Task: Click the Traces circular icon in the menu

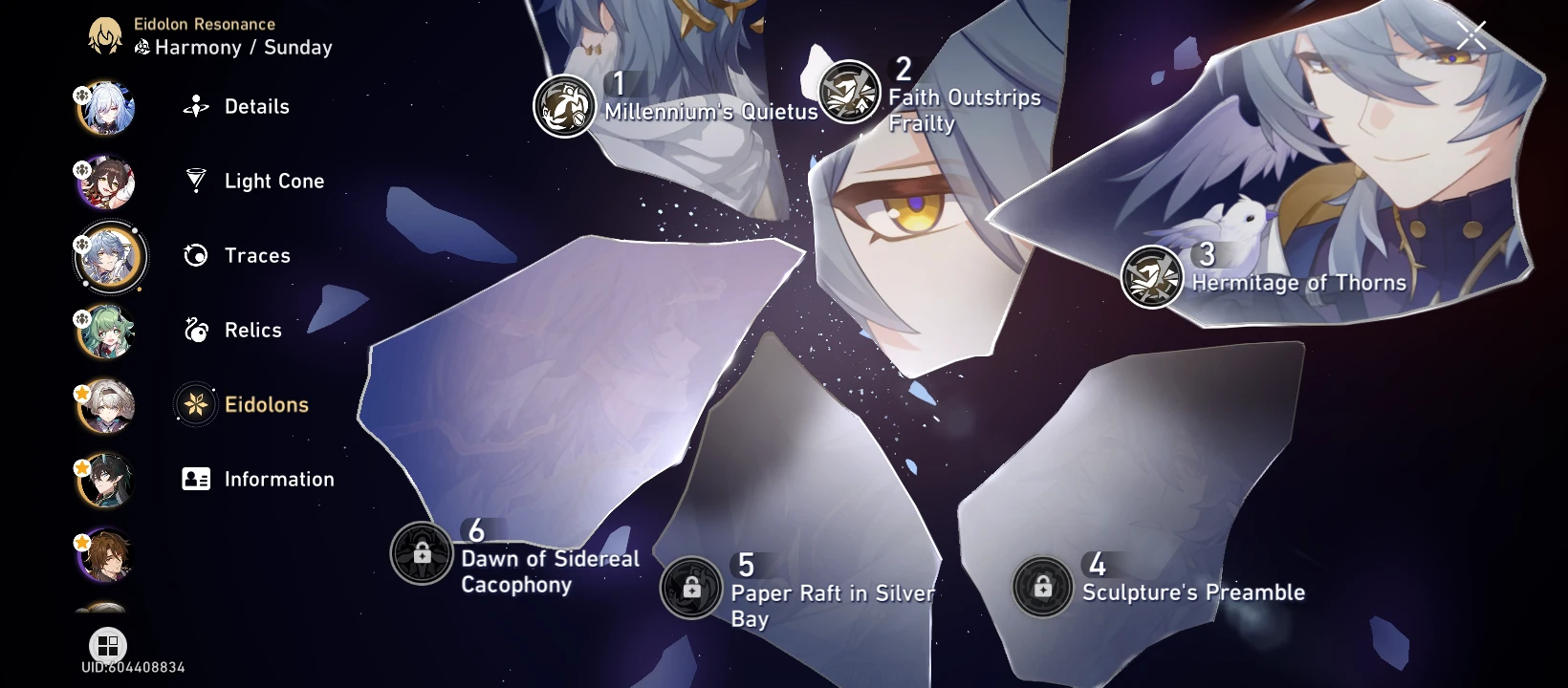Action: (x=196, y=255)
